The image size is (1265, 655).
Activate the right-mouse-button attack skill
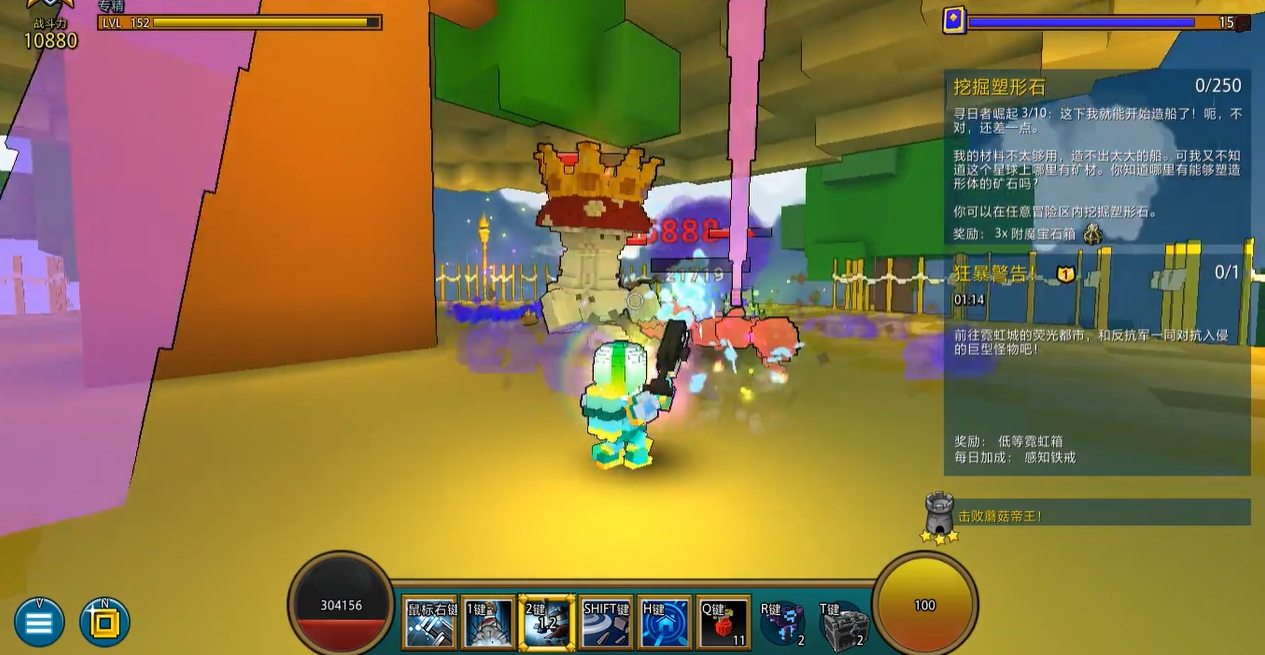pyautogui.click(x=431, y=623)
